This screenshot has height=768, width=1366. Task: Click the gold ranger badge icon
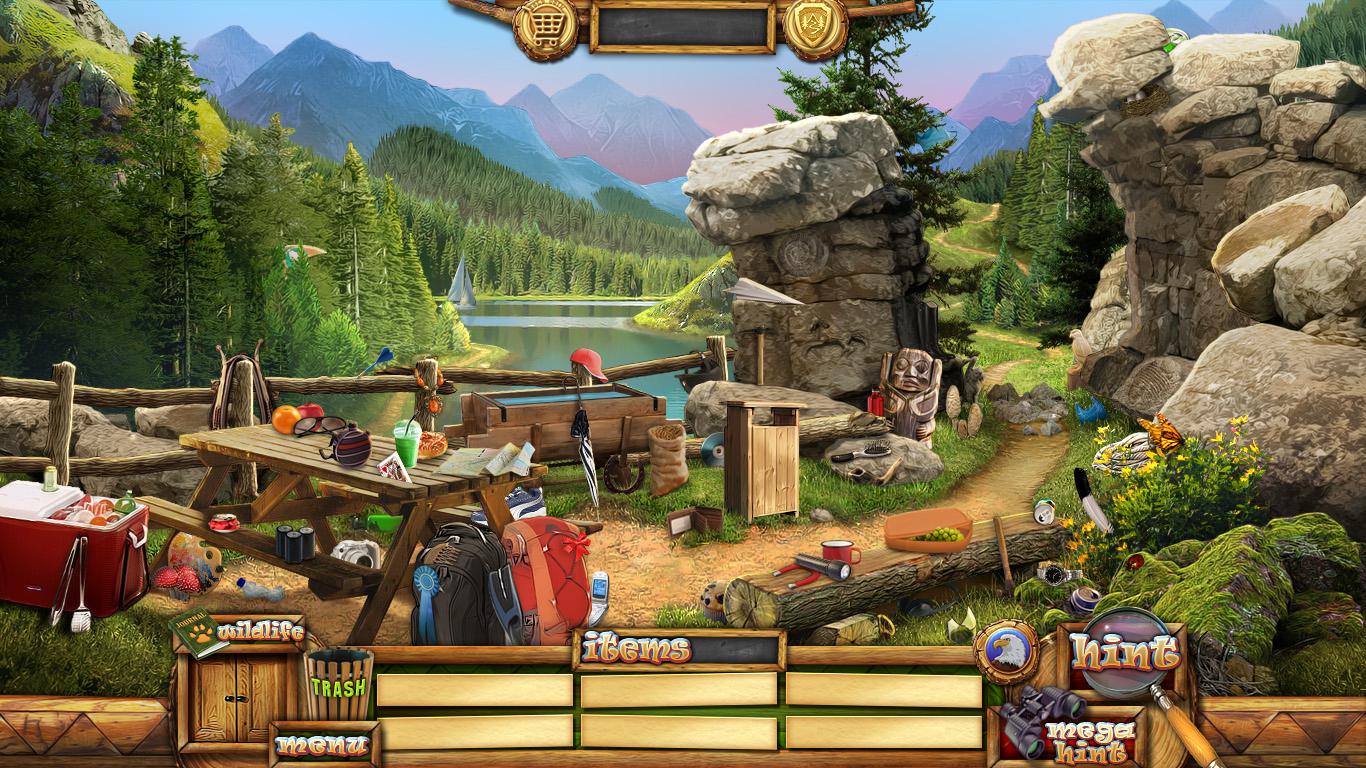coord(815,27)
